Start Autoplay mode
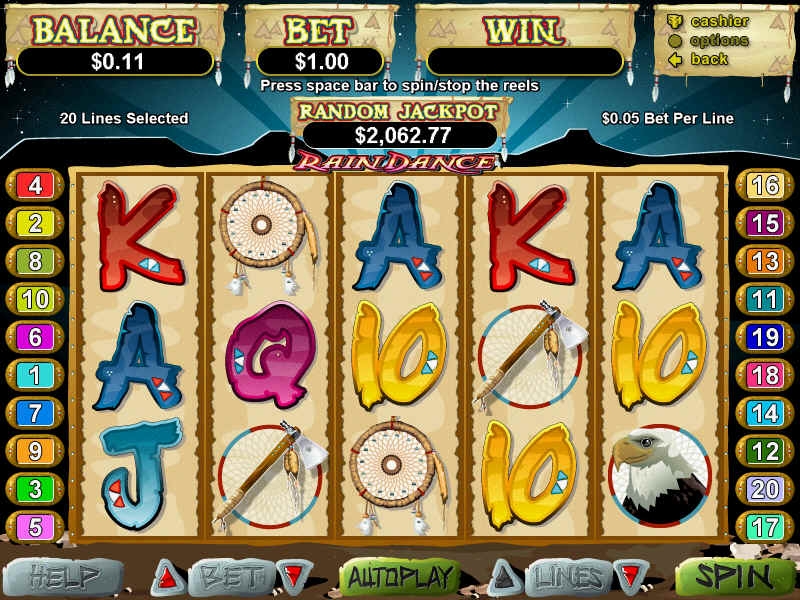The height and width of the screenshot is (600, 800). (400, 577)
